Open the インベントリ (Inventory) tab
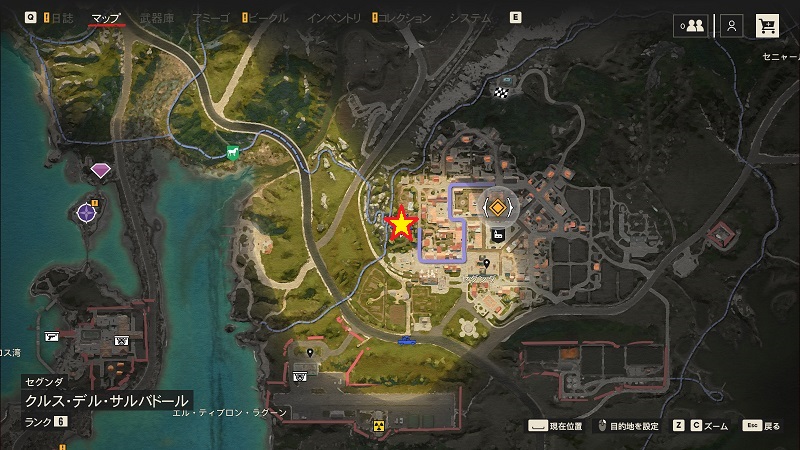Viewport: 800px width, 450px height. tap(333, 17)
